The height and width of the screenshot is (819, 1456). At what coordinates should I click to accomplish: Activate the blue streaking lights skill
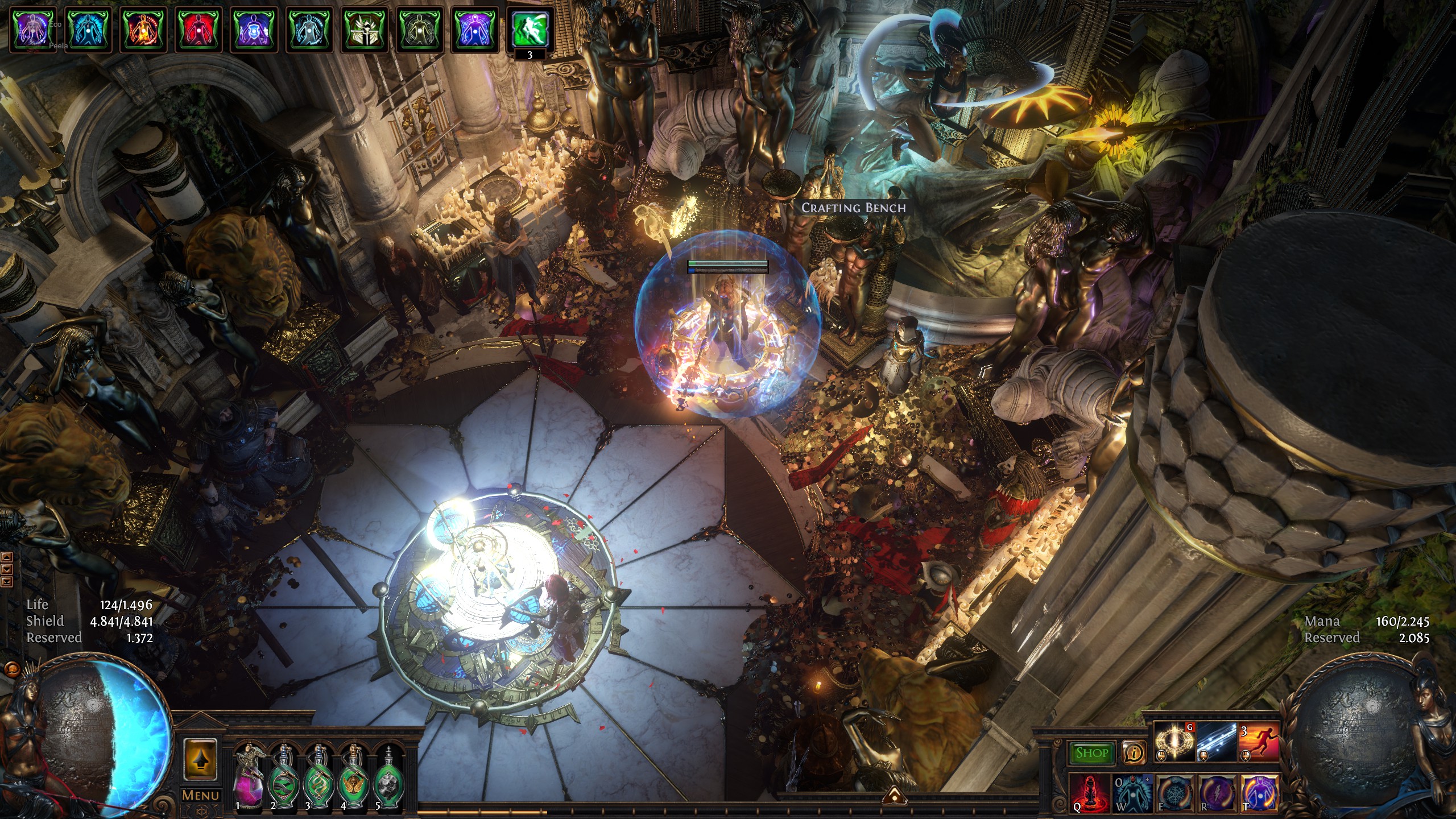pos(1217,742)
